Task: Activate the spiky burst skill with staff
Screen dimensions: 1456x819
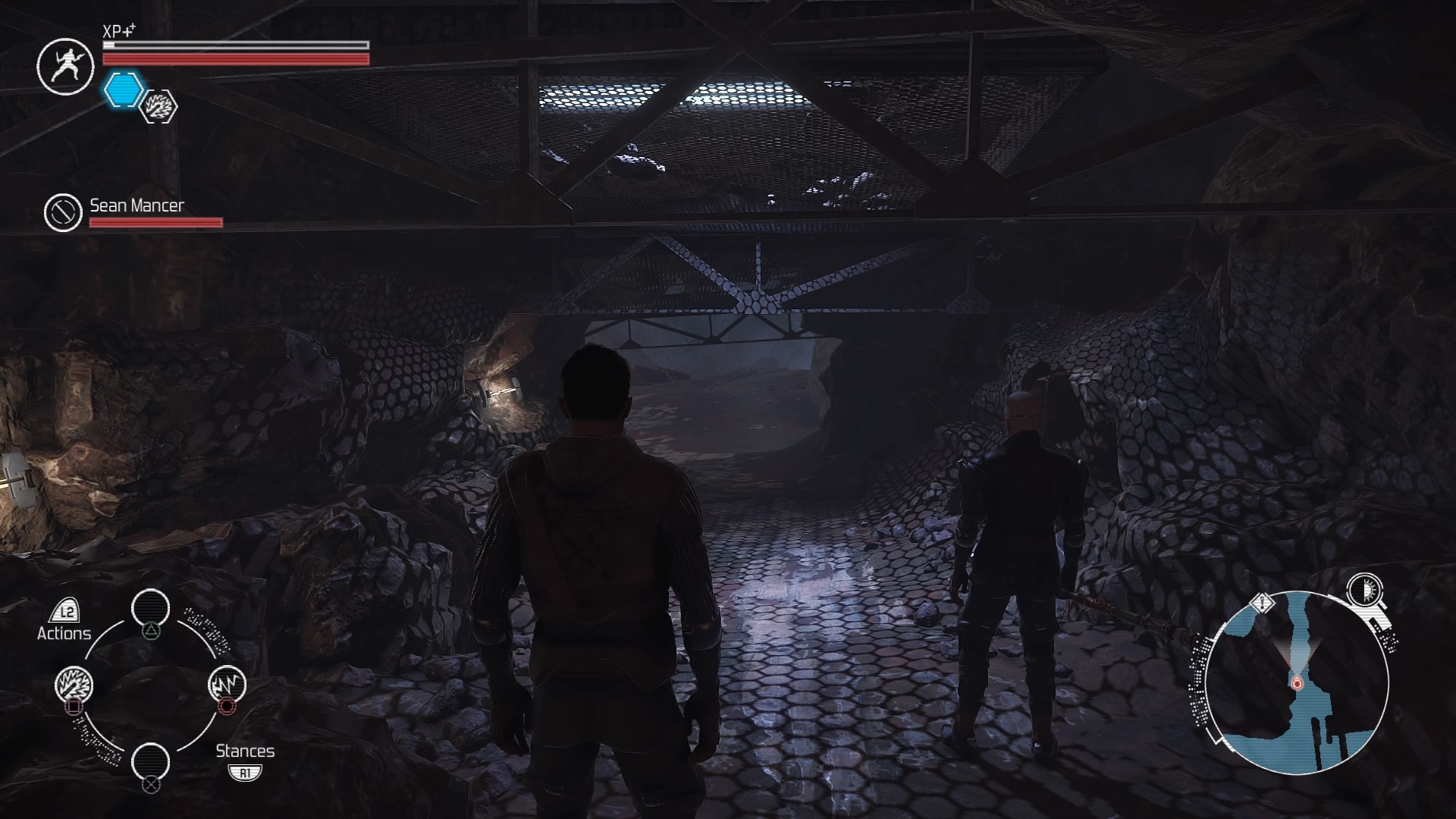Action: tap(74, 685)
